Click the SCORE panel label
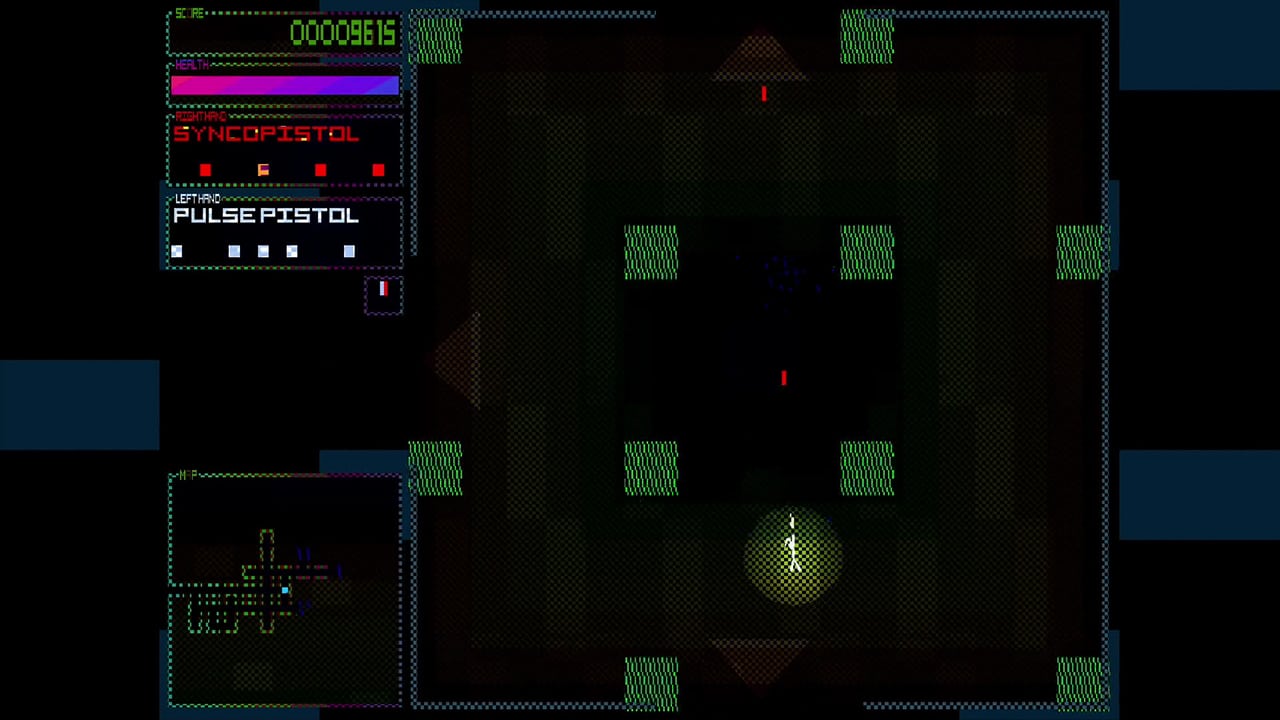Screen dimensions: 1280x720 point(189,14)
